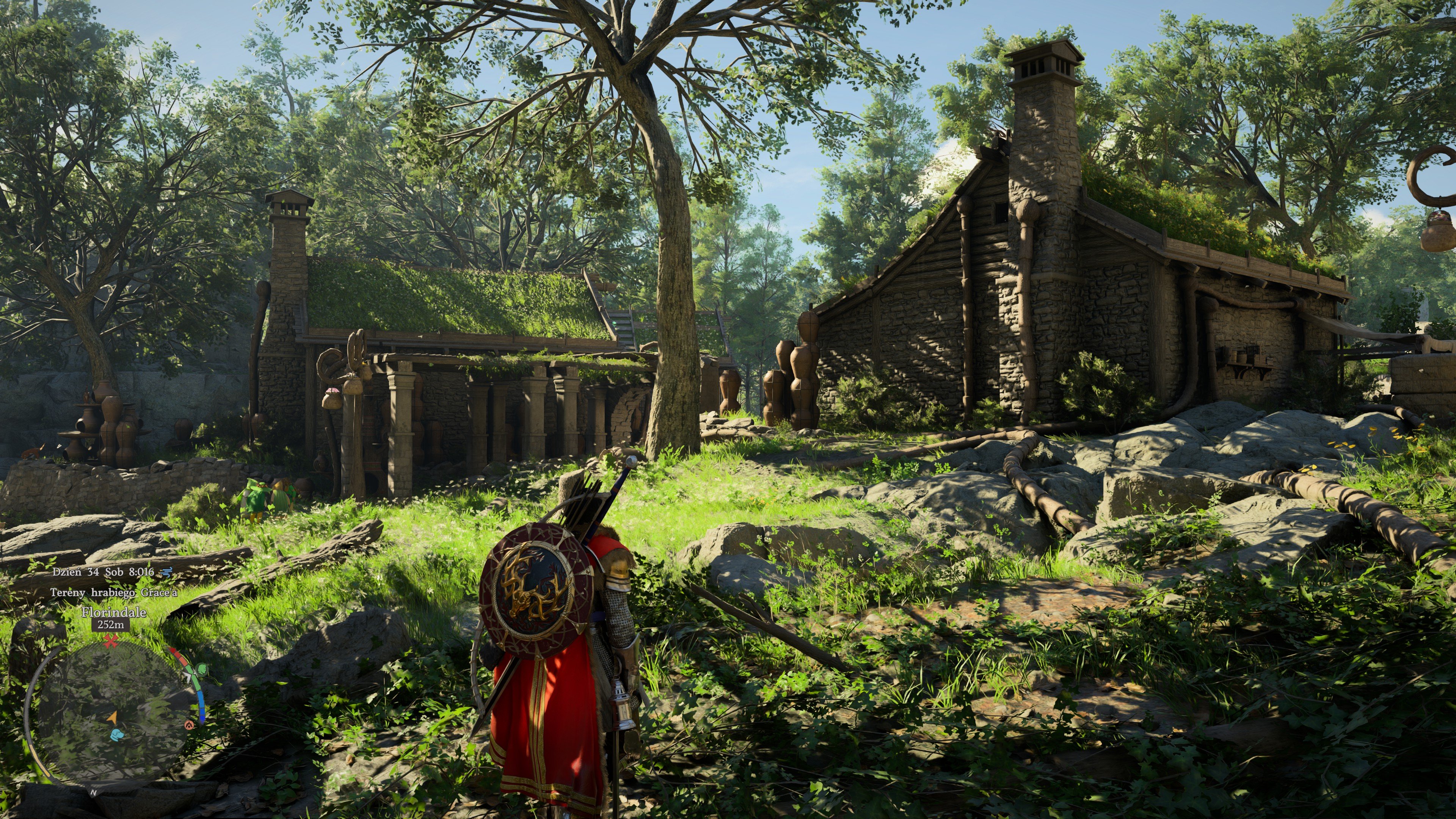Click the N compass marker
The height and width of the screenshot is (819, 1456).
pos(94,792)
